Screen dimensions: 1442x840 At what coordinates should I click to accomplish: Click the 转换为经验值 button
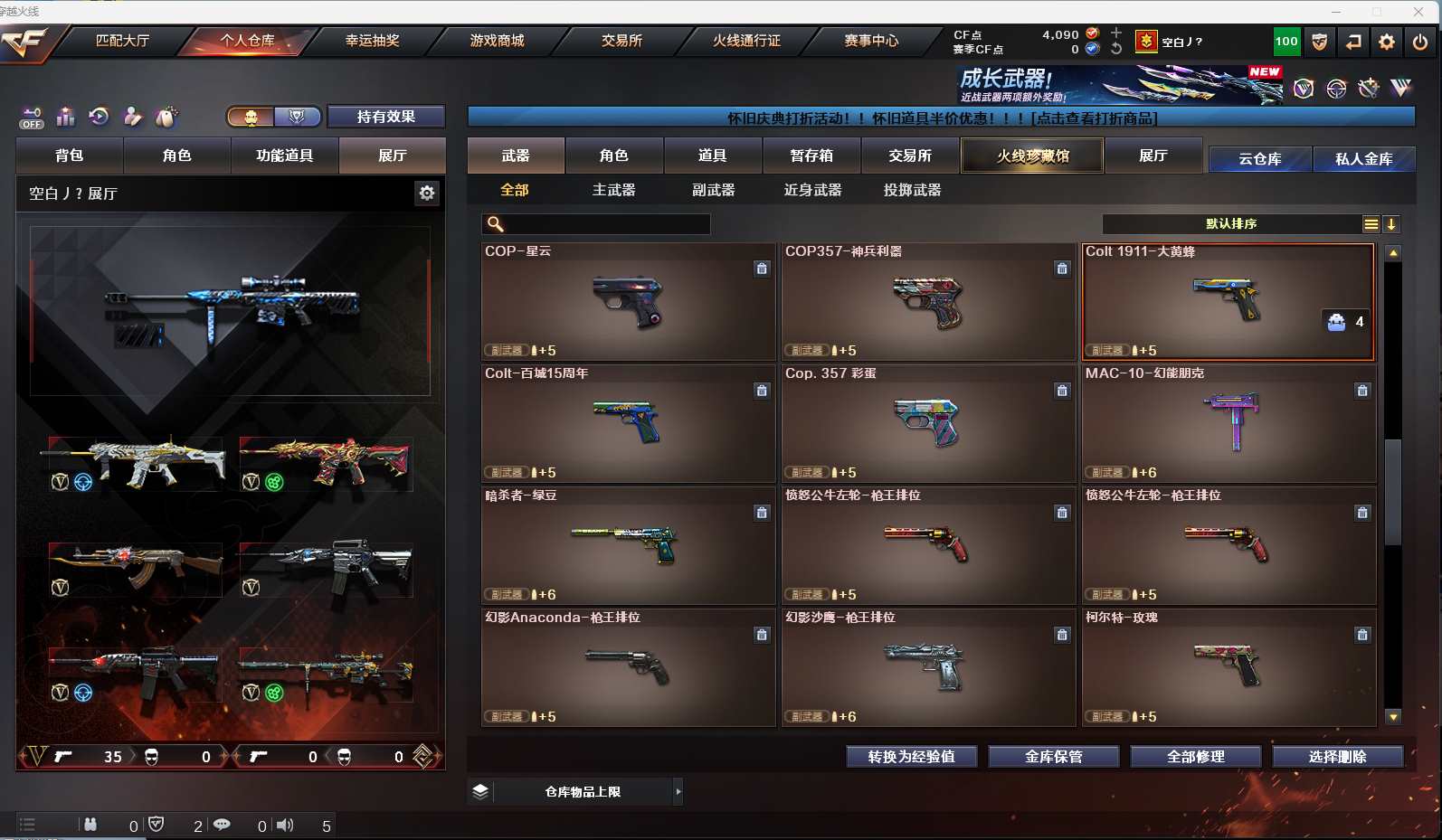(x=911, y=757)
